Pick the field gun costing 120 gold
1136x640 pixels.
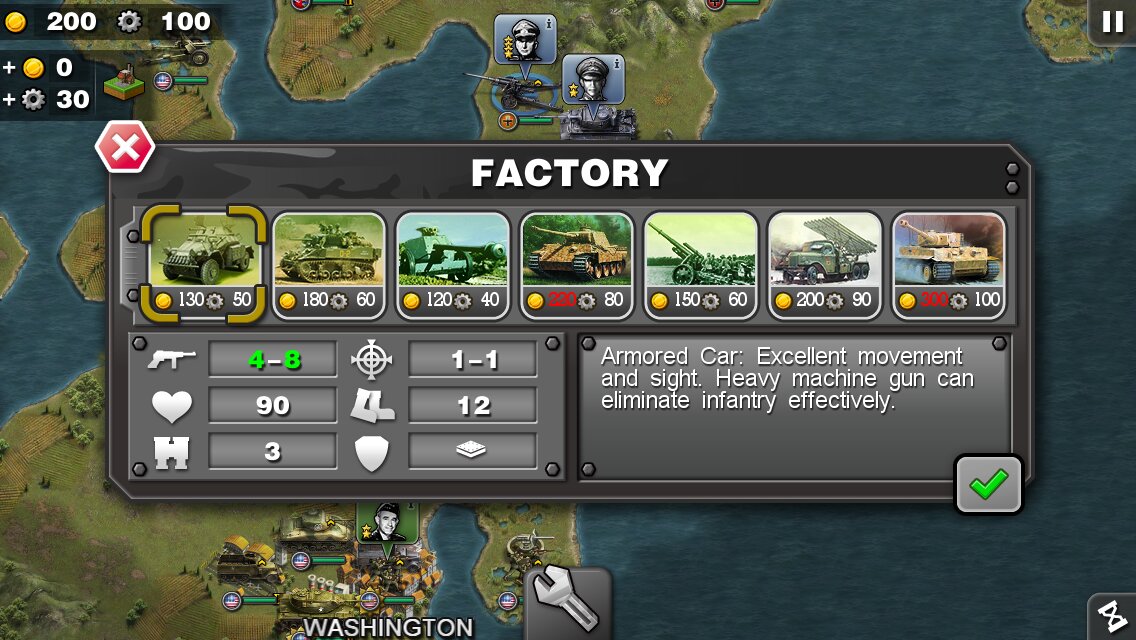[x=453, y=264]
